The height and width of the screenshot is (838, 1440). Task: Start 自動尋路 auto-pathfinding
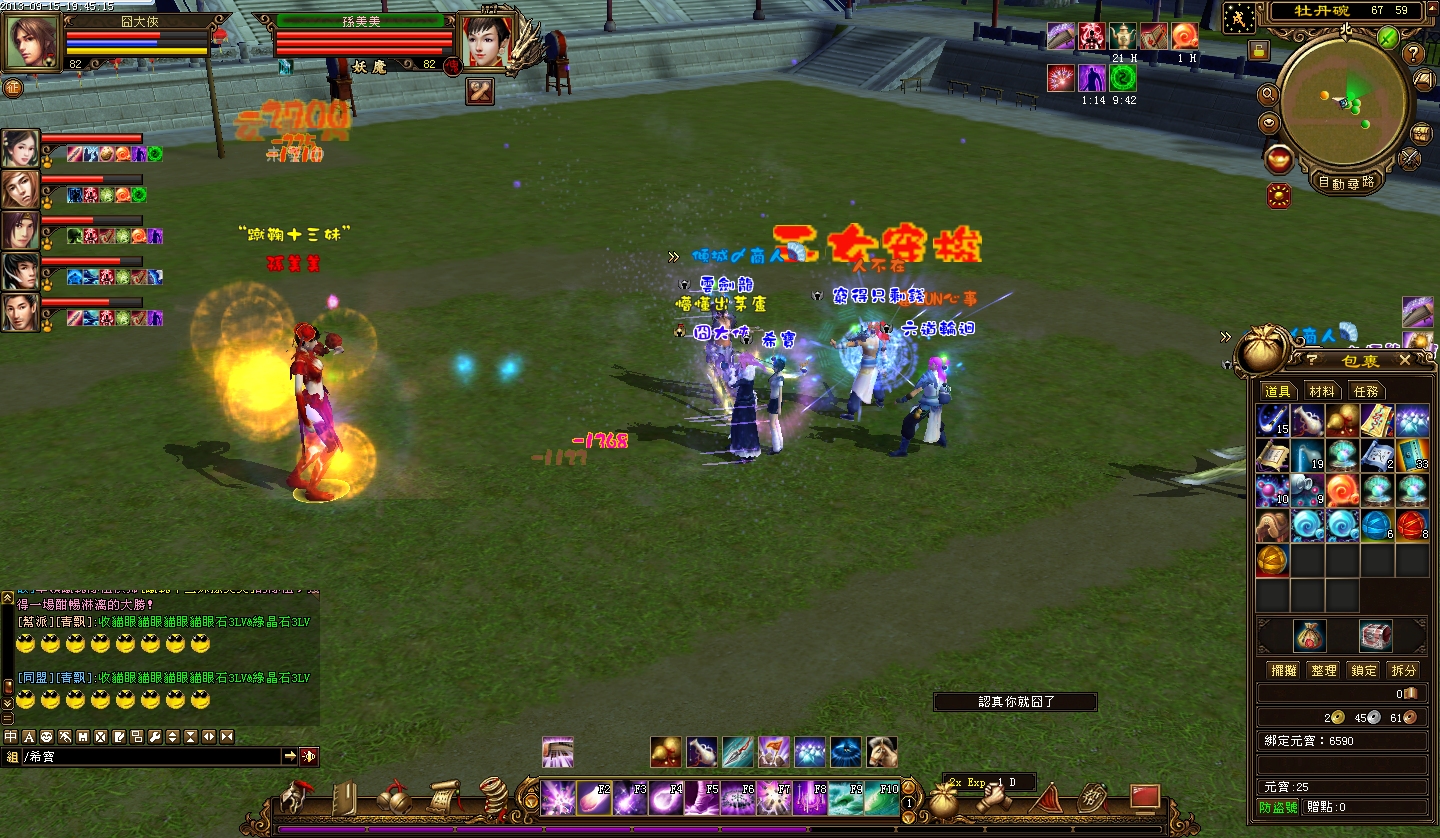pyautogui.click(x=1345, y=182)
